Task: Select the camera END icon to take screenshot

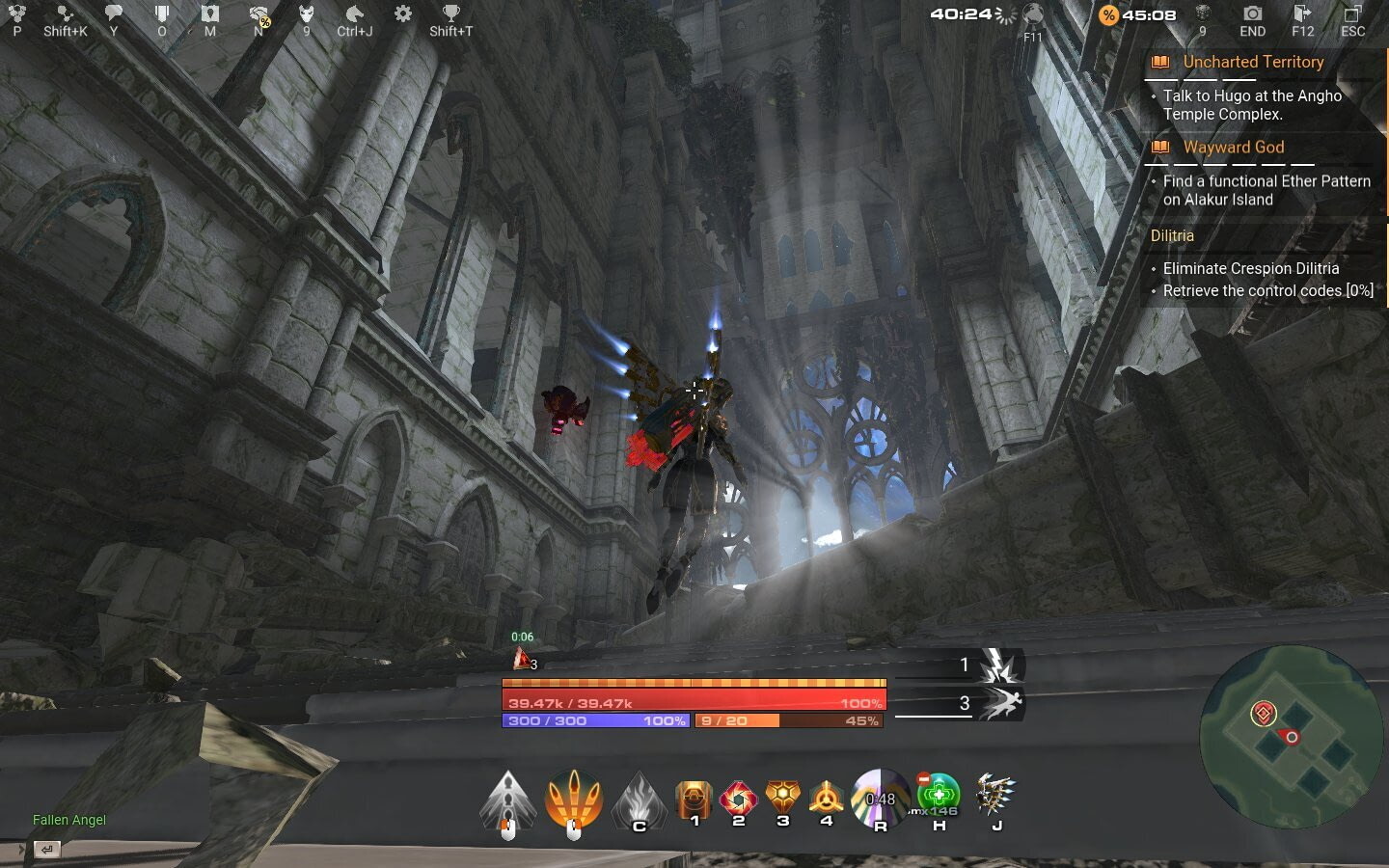Action: [x=1252, y=15]
